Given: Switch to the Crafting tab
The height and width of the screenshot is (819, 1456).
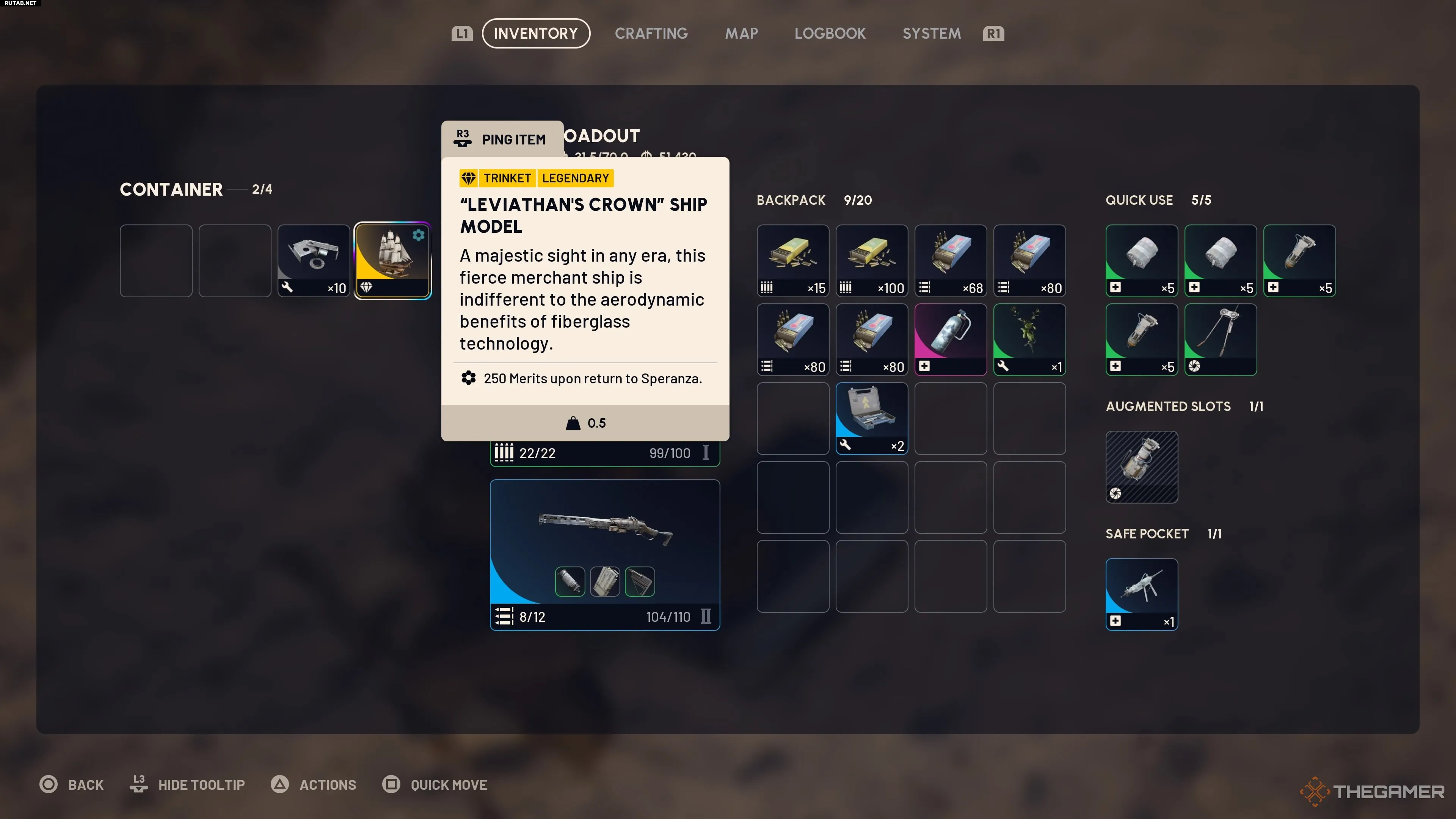Looking at the screenshot, I should (651, 33).
